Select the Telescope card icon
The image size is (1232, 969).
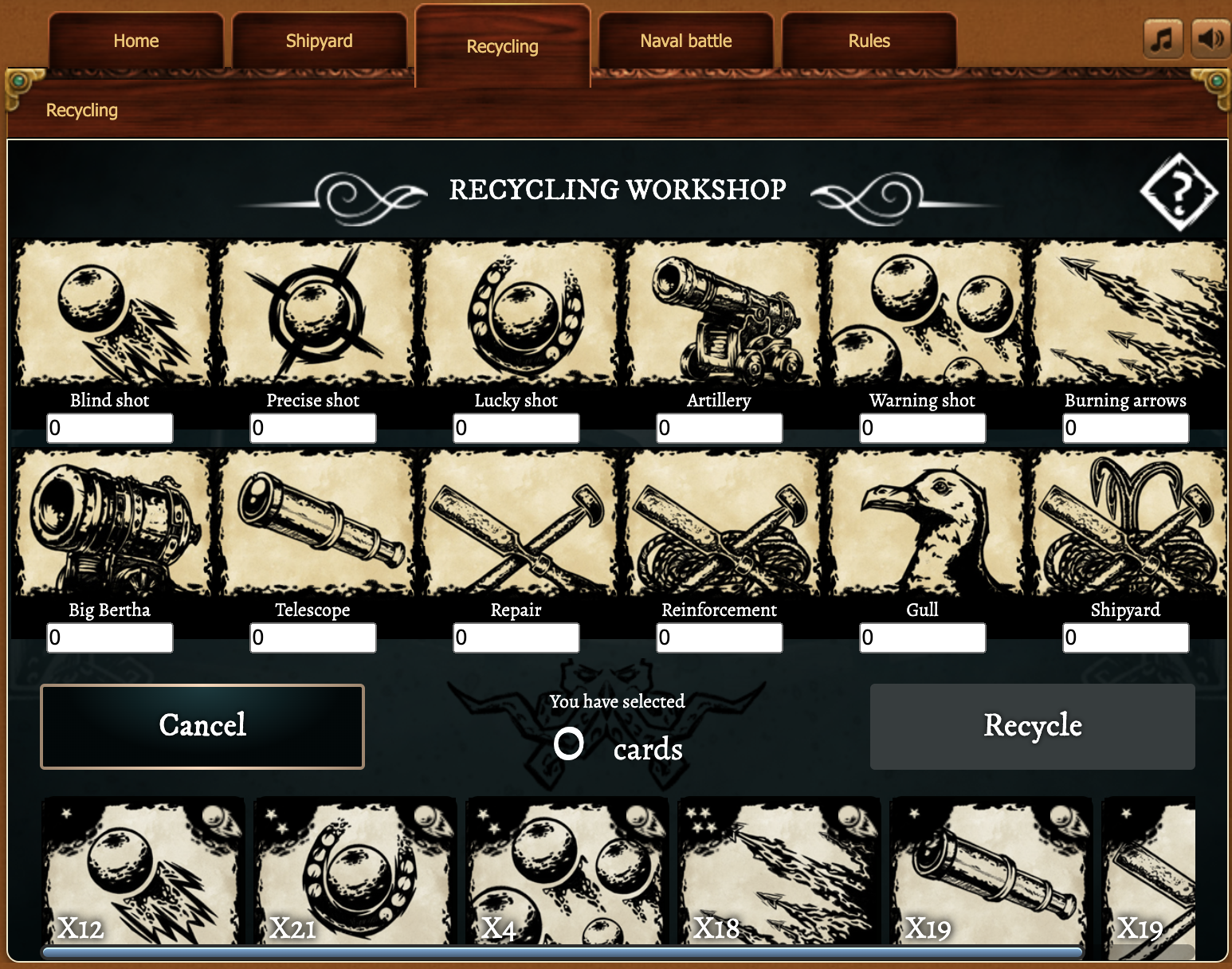pyautogui.click(x=312, y=522)
